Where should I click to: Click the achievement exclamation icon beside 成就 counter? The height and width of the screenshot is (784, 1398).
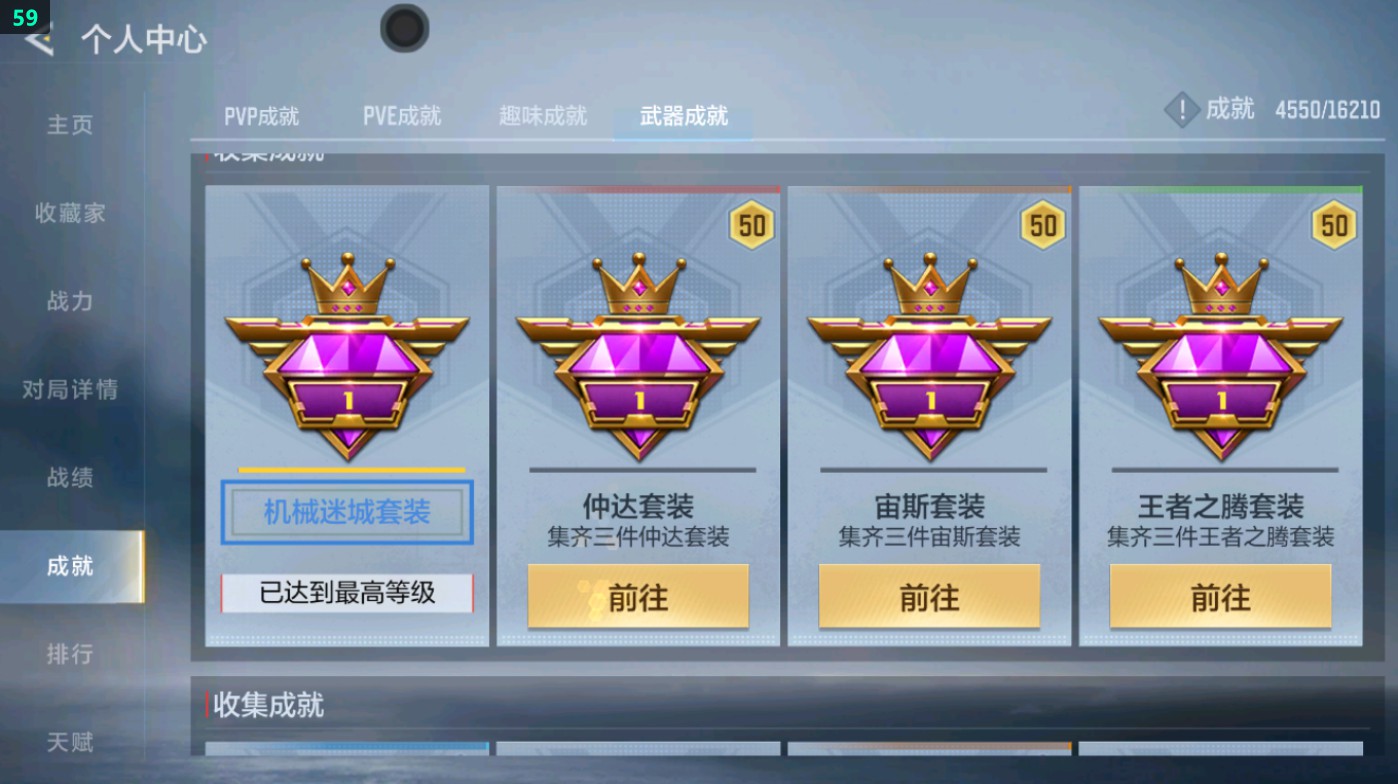tap(1181, 110)
